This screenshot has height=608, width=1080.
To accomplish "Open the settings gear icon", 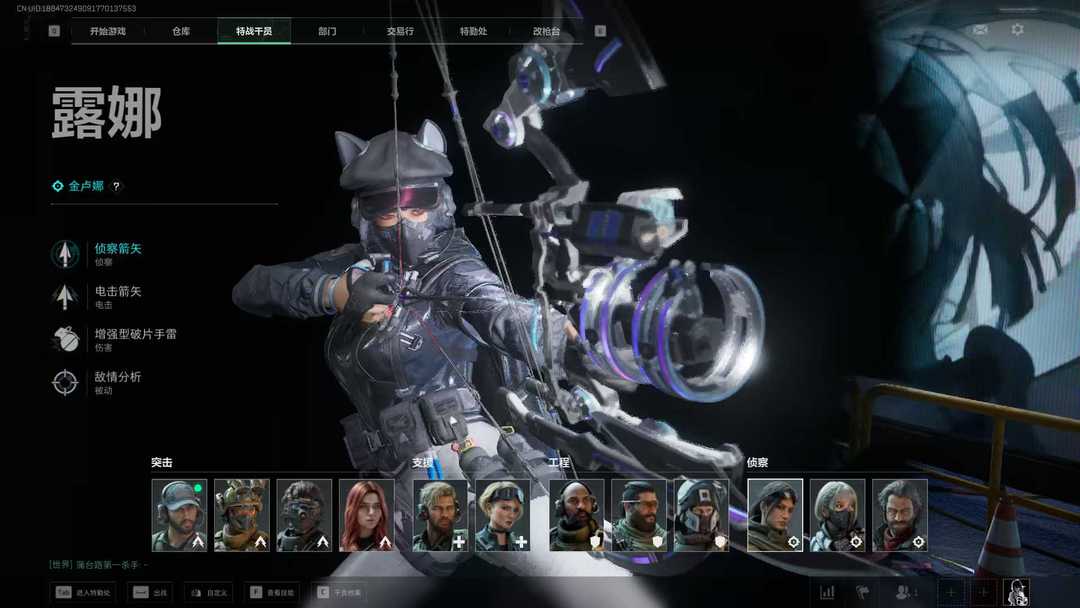I will point(1017,30).
